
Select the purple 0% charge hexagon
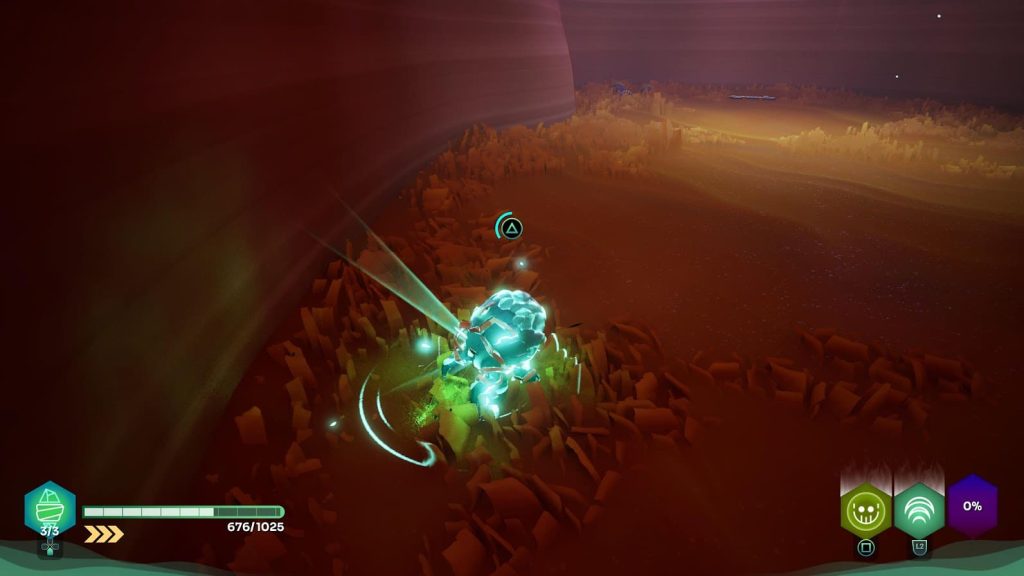972,506
